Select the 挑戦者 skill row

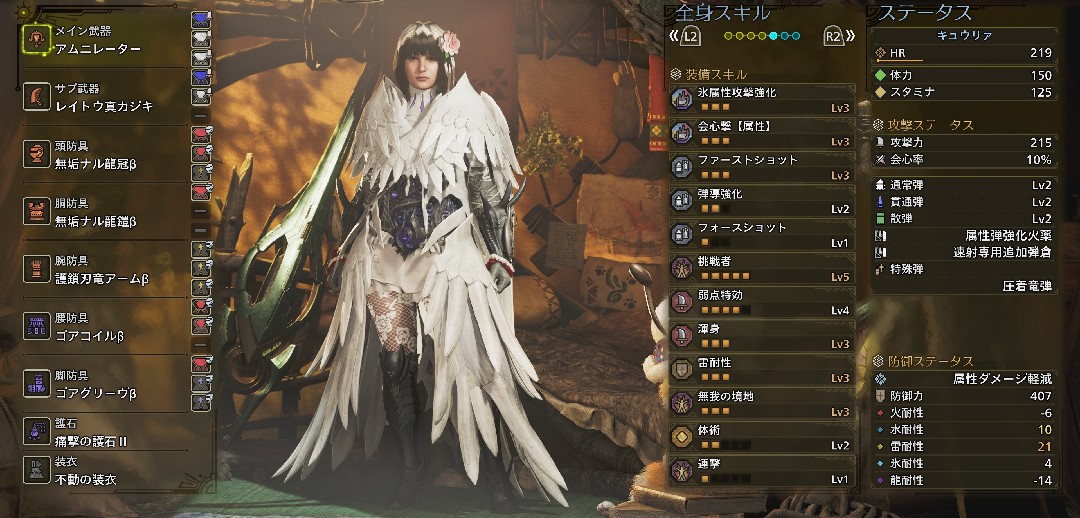tap(762, 269)
